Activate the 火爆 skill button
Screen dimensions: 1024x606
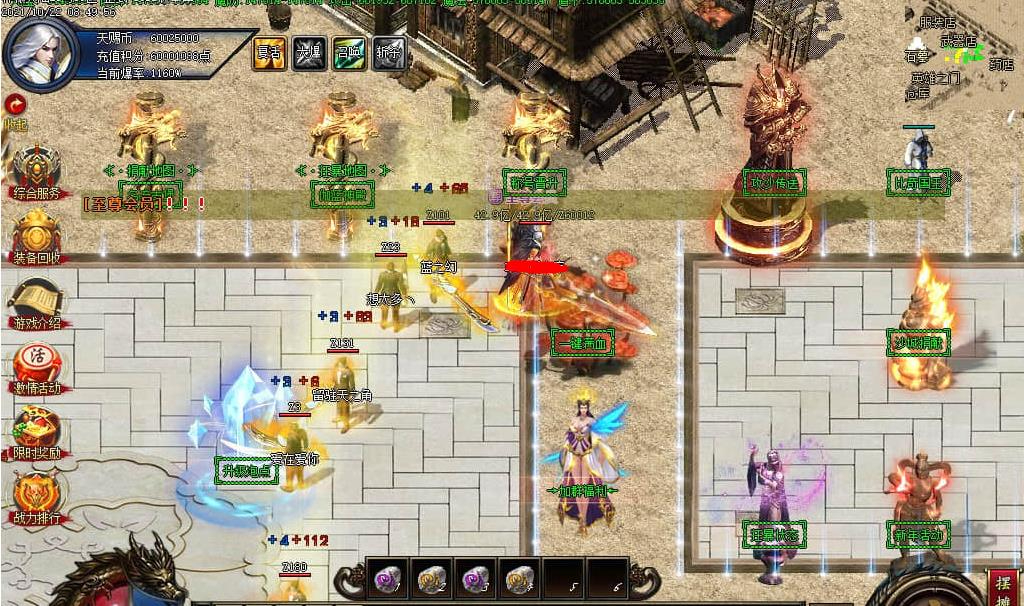pos(307,54)
